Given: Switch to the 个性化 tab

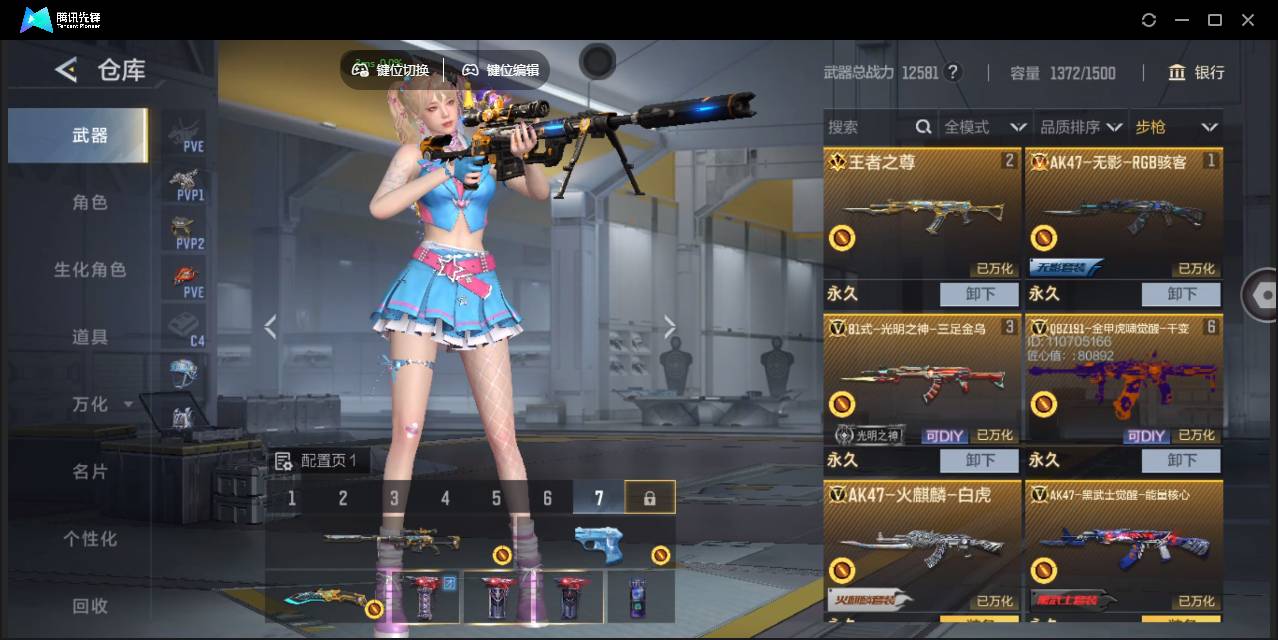Looking at the screenshot, I should point(89,538).
